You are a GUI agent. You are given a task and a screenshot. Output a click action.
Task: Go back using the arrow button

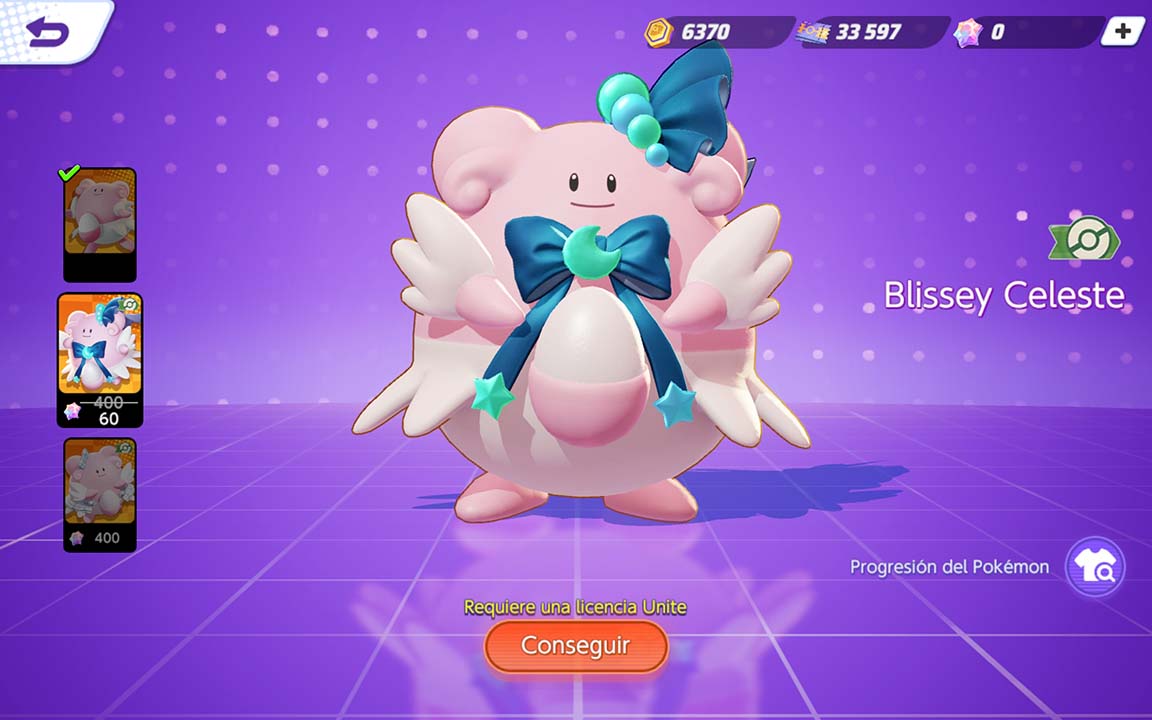pyautogui.click(x=48, y=33)
